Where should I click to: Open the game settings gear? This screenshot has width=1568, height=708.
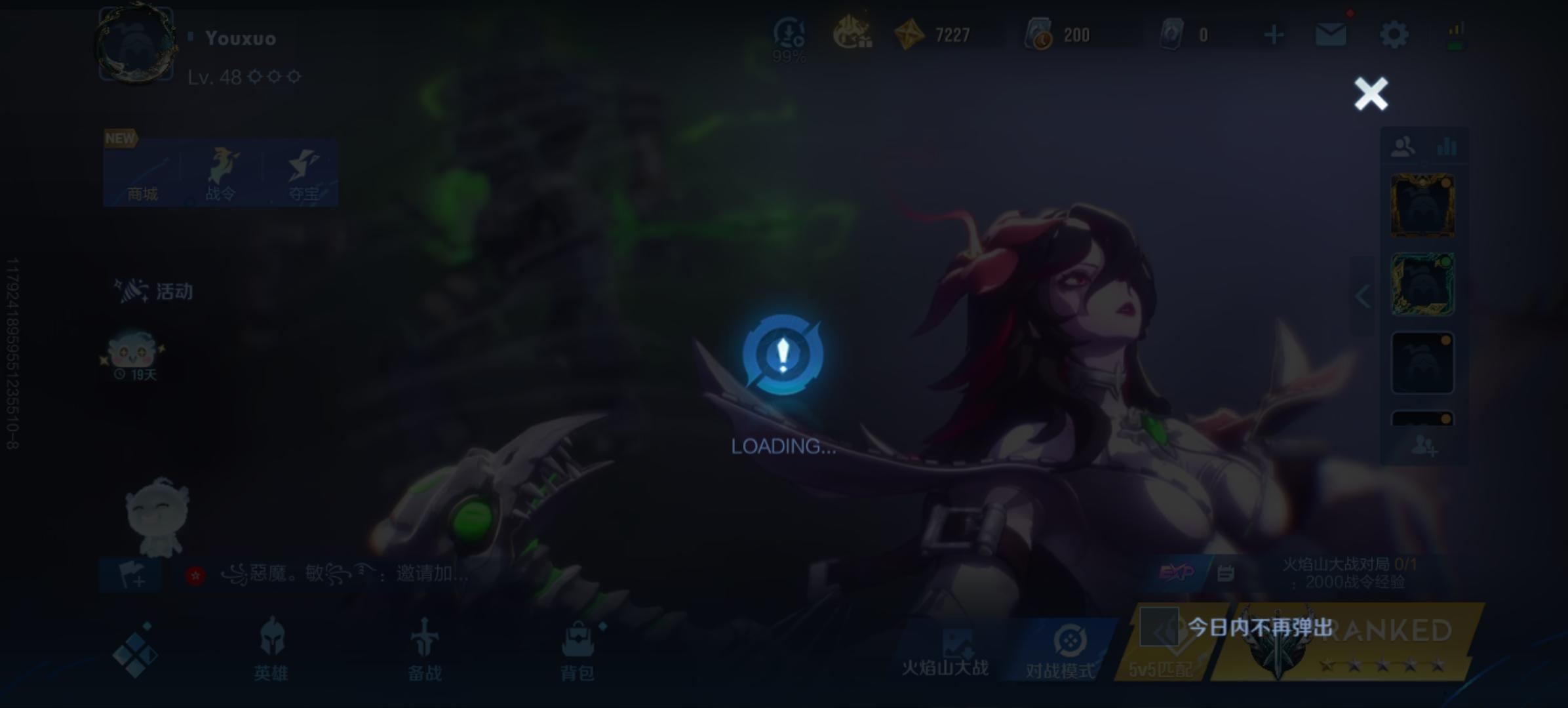pyautogui.click(x=1395, y=35)
